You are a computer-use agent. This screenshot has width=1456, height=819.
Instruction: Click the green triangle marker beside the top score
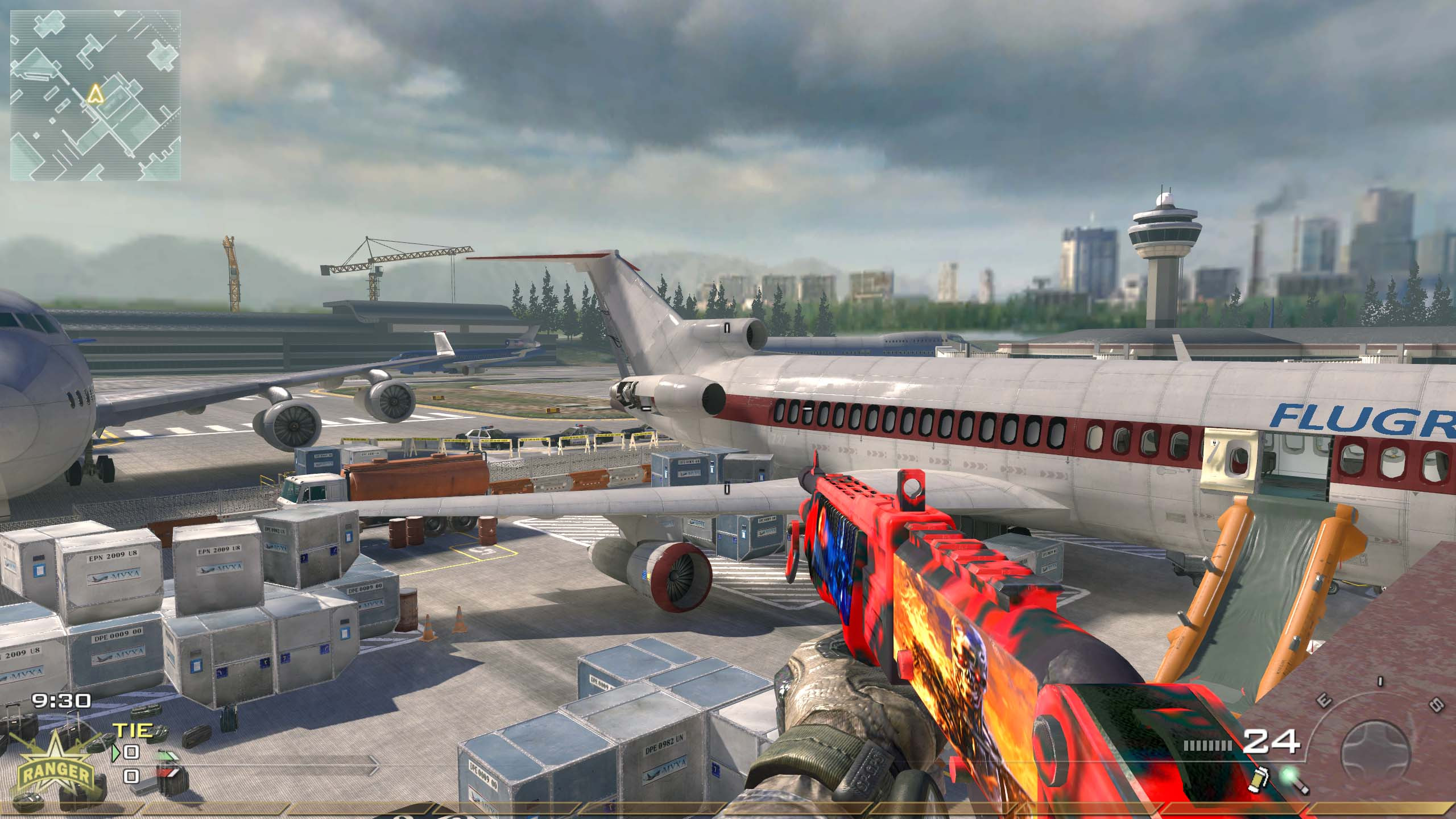pos(115,754)
